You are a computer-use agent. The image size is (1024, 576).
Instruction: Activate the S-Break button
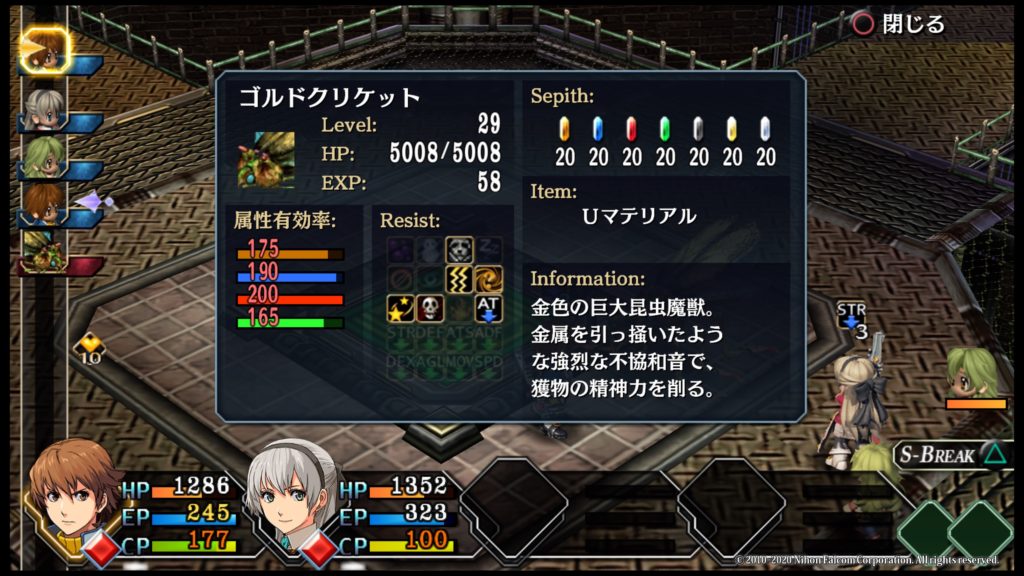(x=948, y=454)
